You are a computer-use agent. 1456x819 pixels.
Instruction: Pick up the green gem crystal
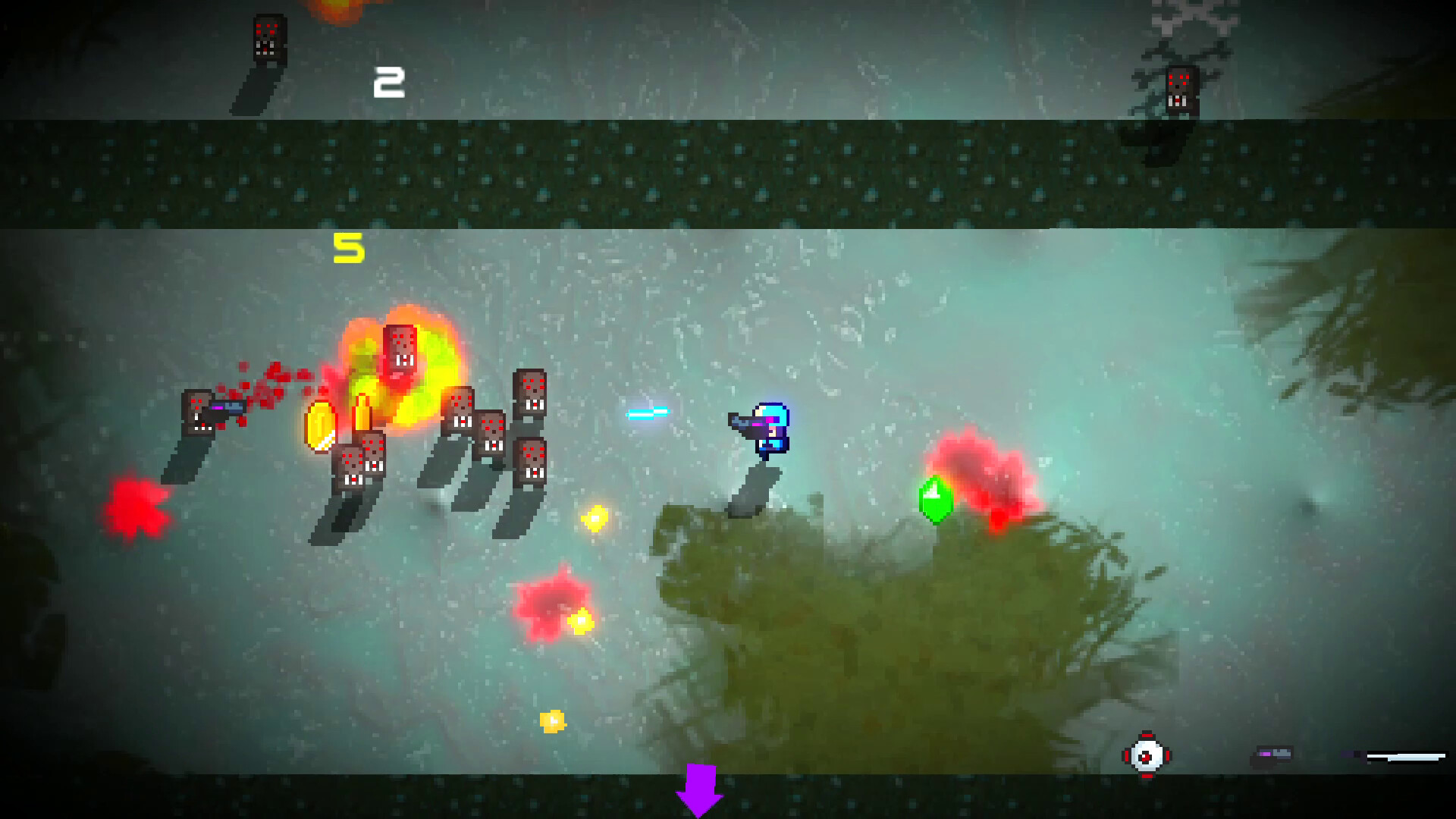coord(935,499)
